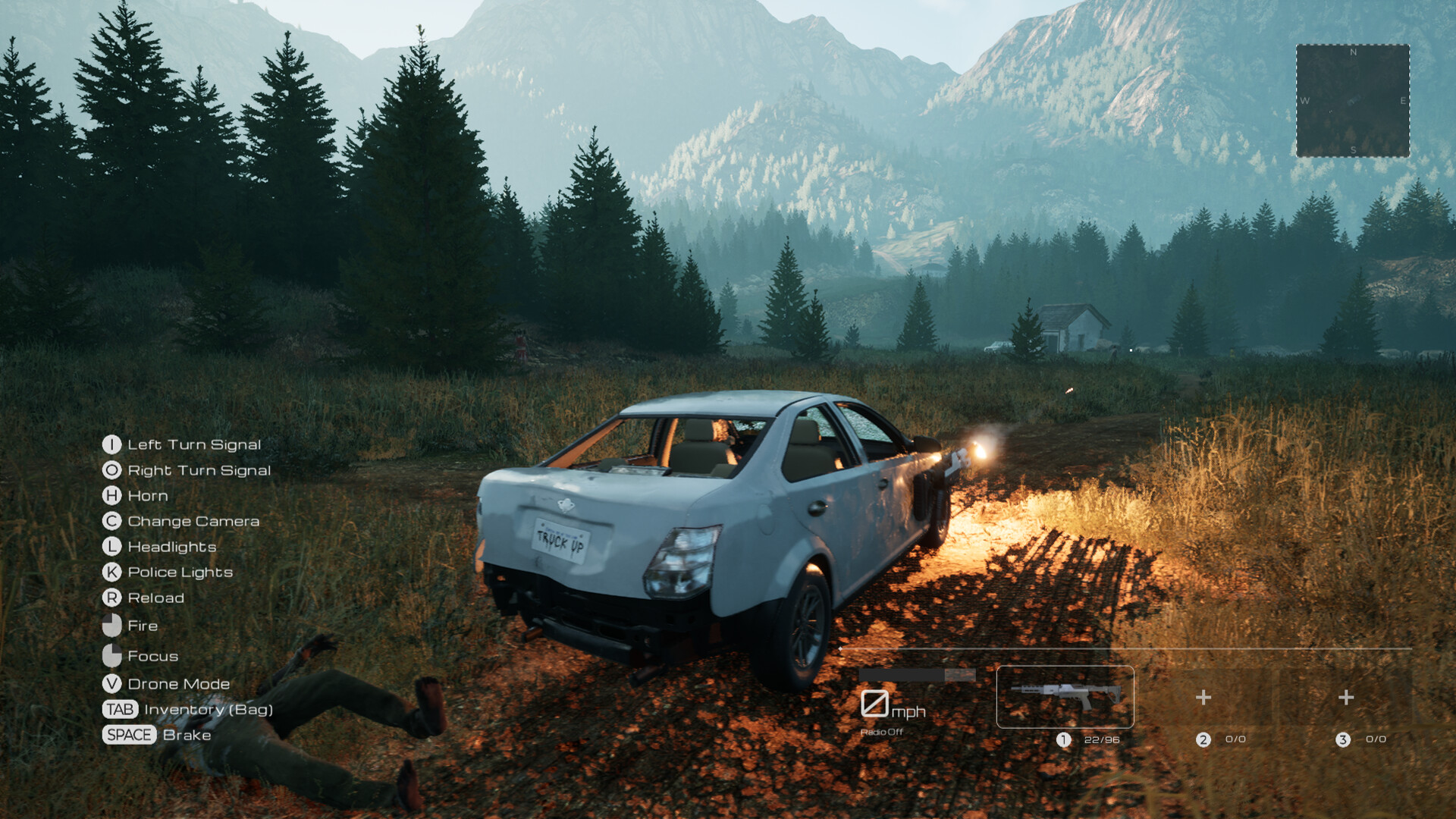Click the rifle icon in weapon slot 1
Viewport: 1456px width, 819px height.
(x=1065, y=696)
